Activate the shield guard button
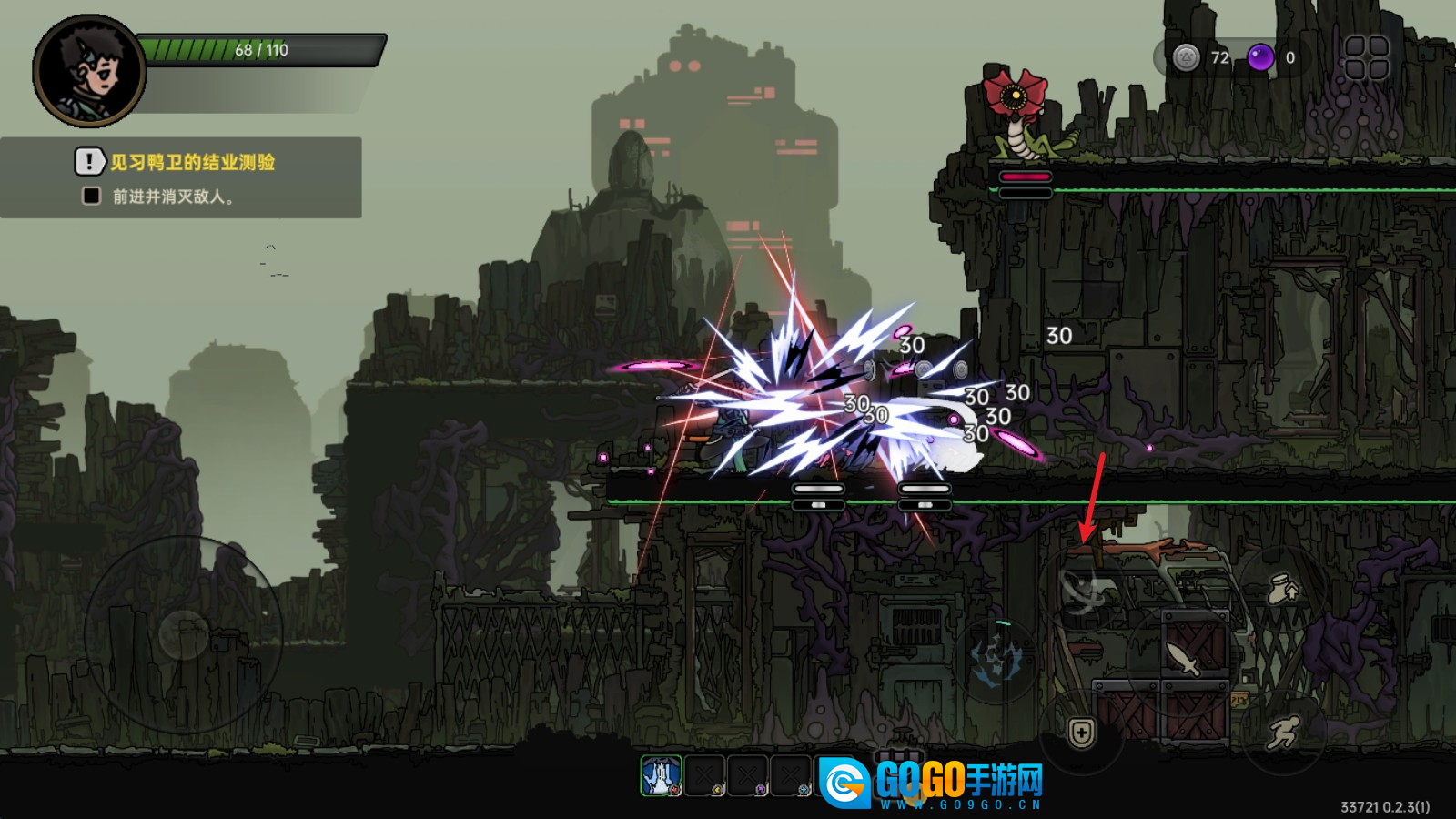Viewport: 1456px width, 819px height. [1081, 733]
